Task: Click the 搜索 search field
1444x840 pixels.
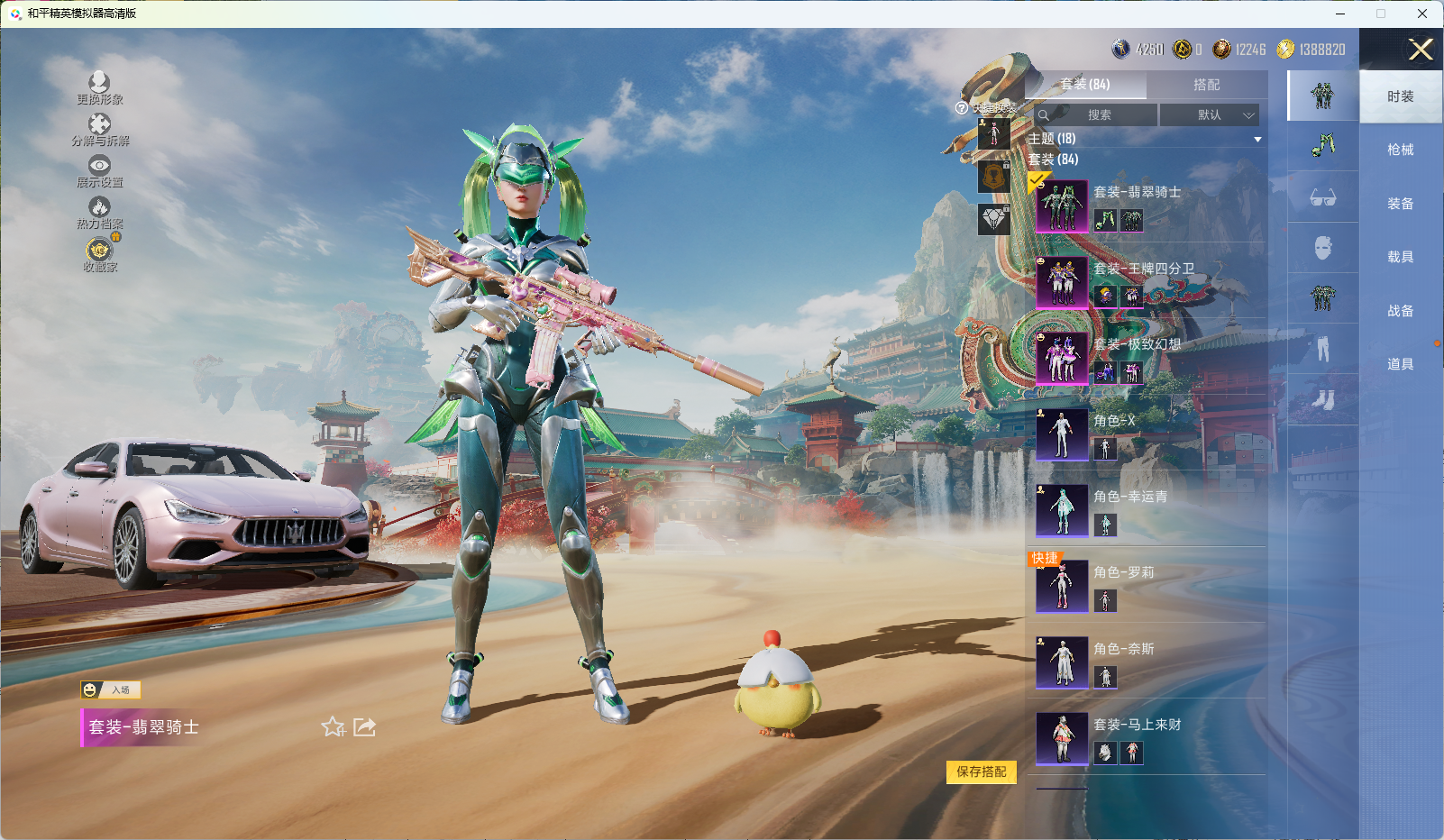Action: click(x=1099, y=115)
